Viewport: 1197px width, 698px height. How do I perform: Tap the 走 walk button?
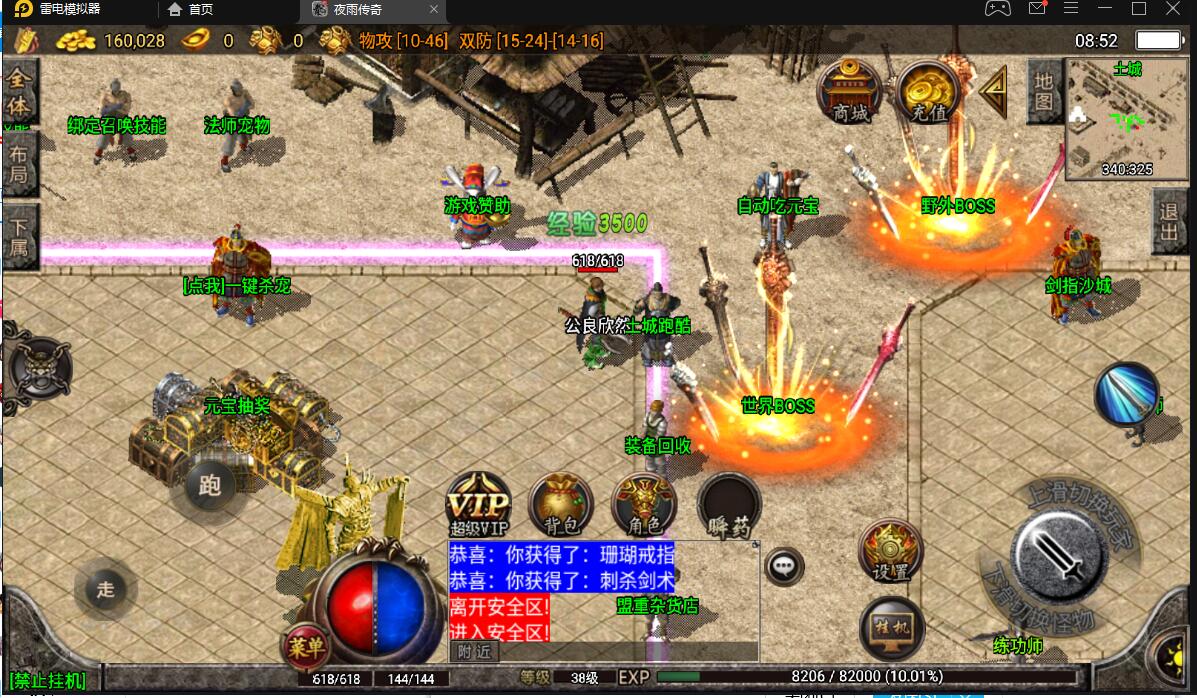(106, 589)
